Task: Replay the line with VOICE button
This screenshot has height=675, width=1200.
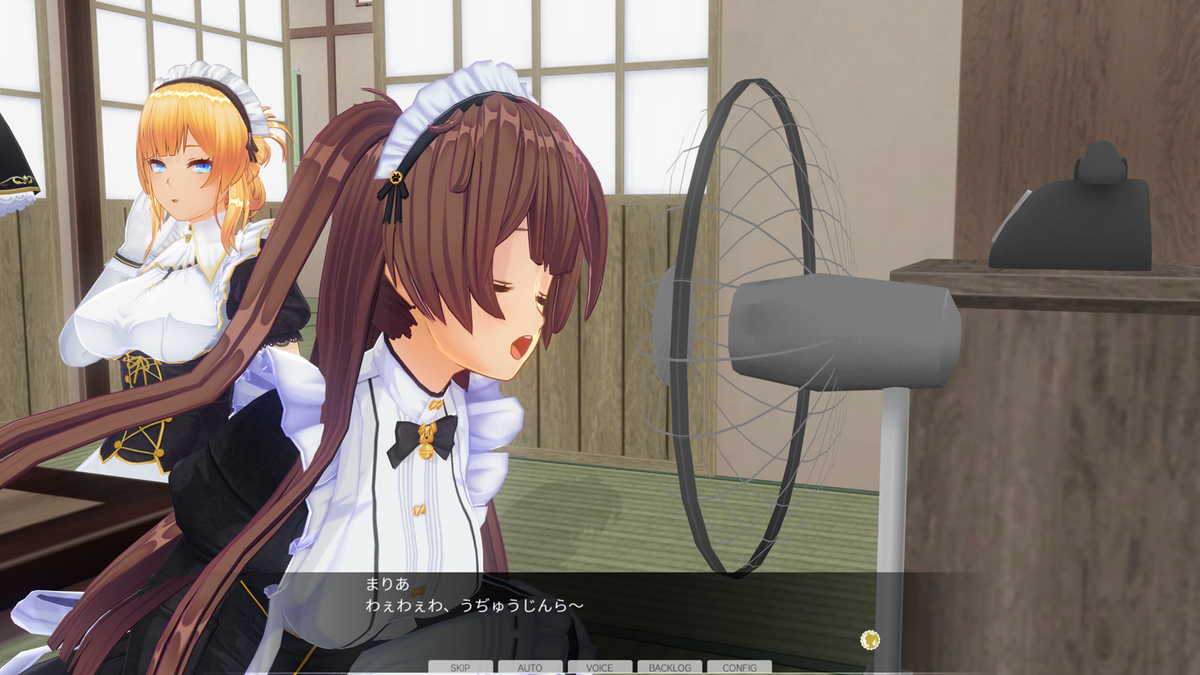Action: pyautogui.click(x=600, y=667)
